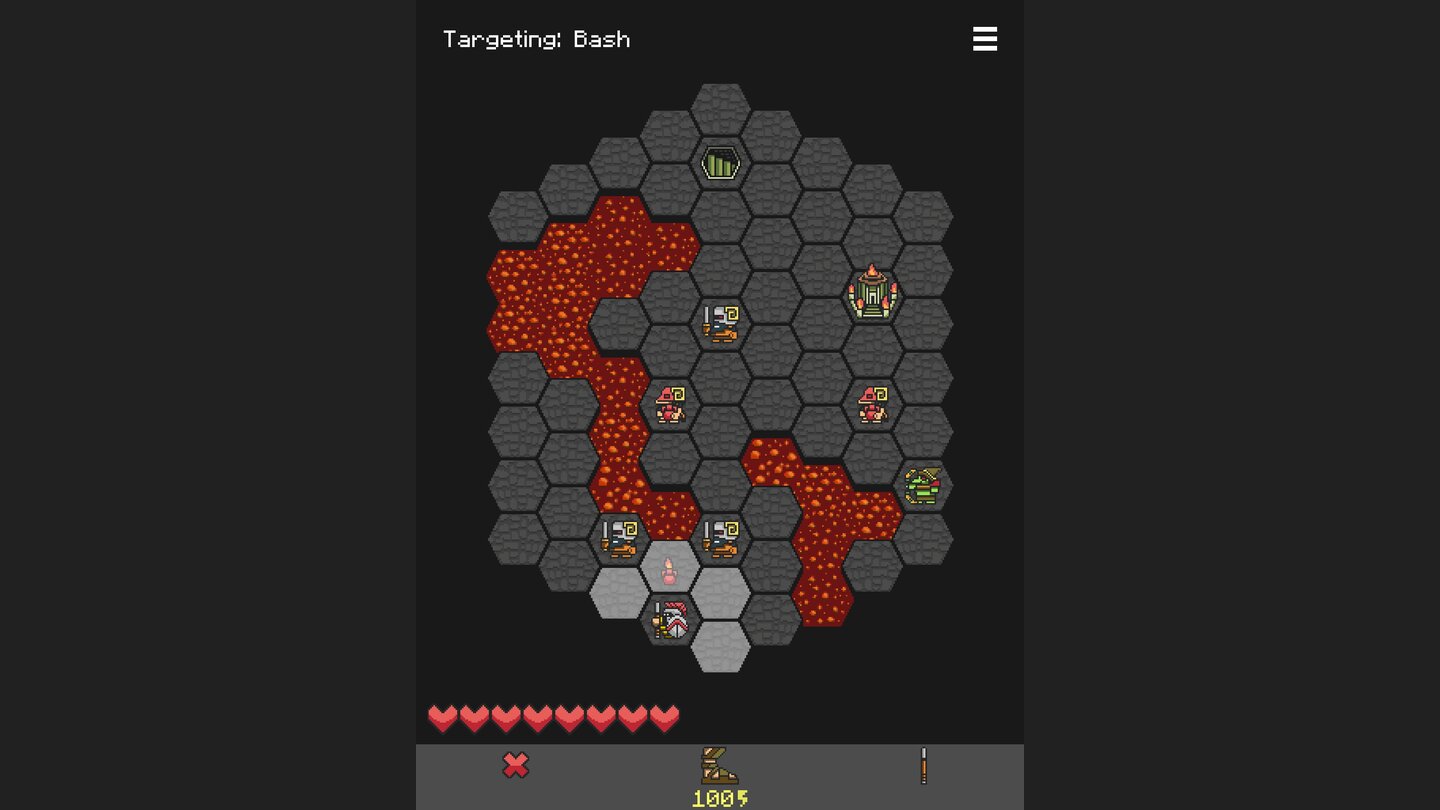Select the red-hatted wizard on the right

point(871,402)
